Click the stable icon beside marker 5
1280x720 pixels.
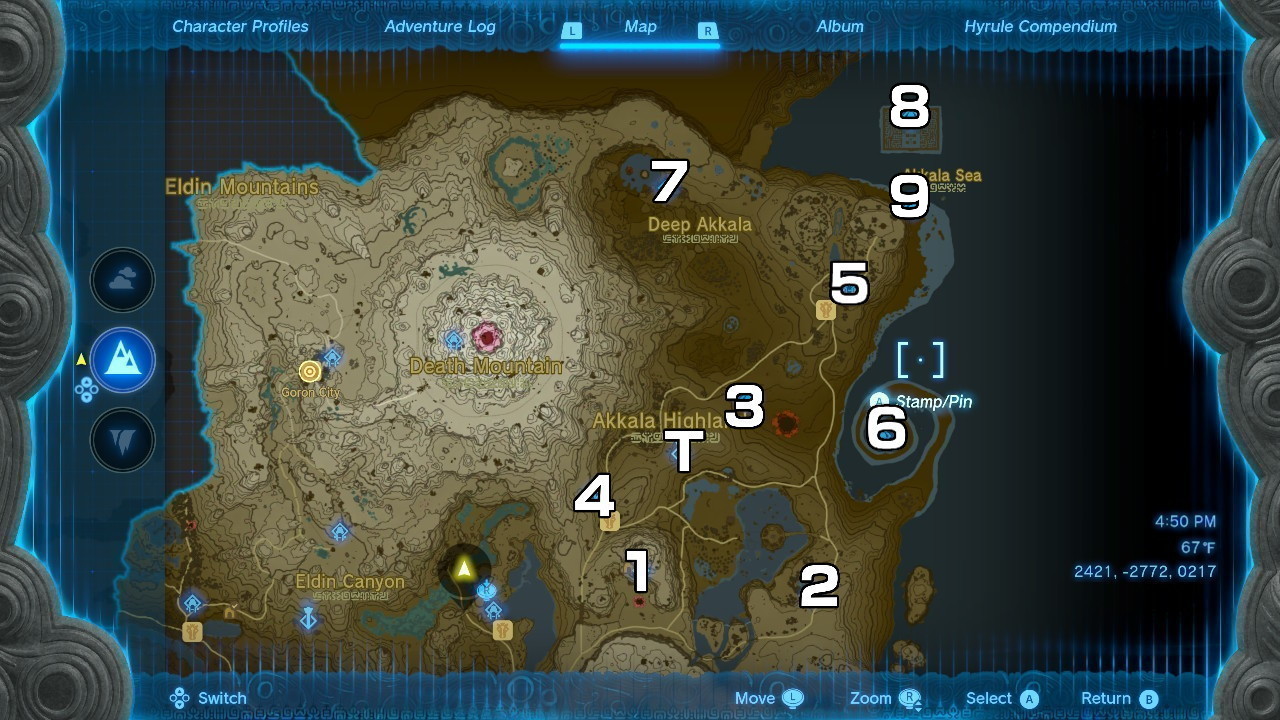click(824, 311)
